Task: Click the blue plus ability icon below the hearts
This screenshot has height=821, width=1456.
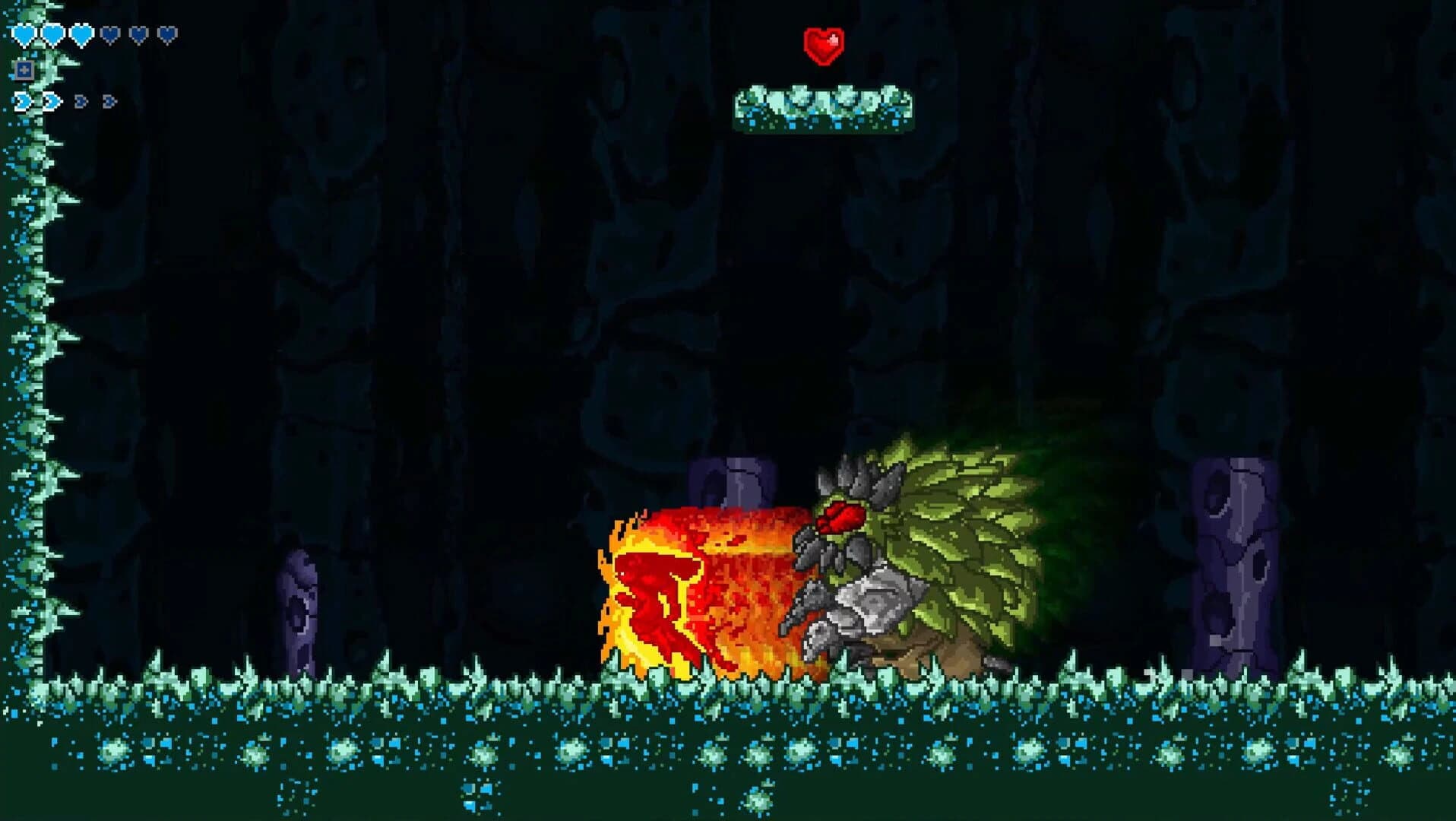Action: point(24,71)
